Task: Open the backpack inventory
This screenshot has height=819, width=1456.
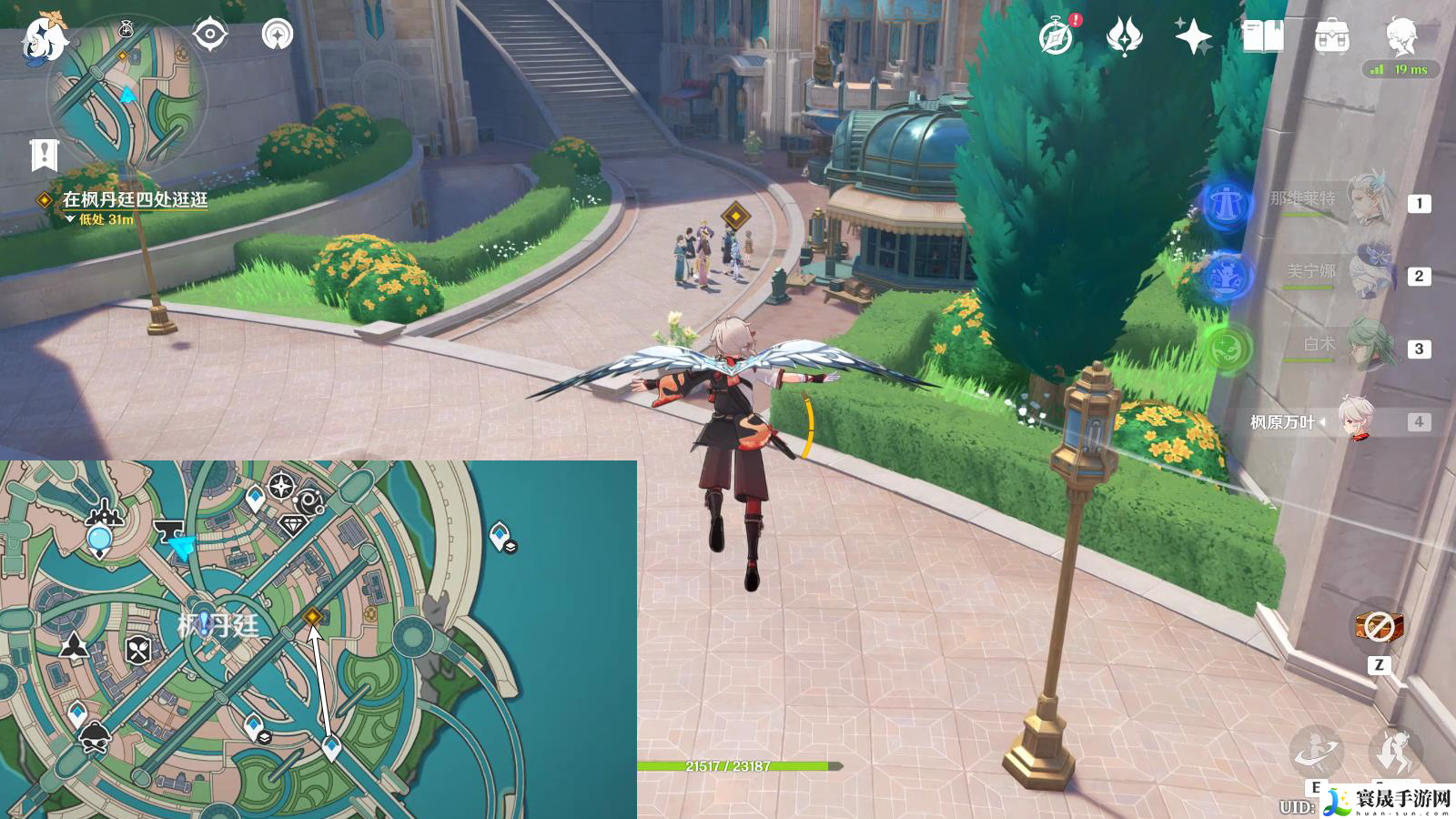Action: click(1331, 37)
